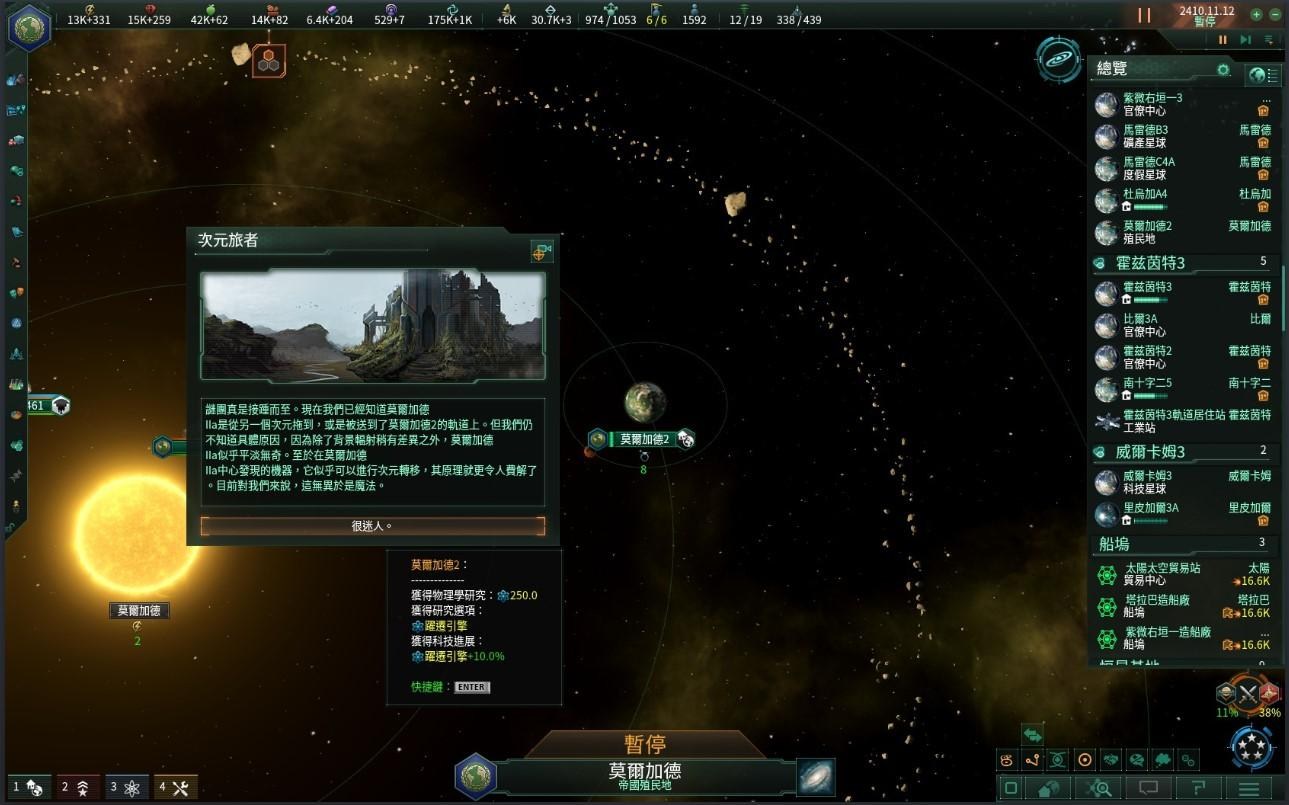
Task: Open the hamburger main menu button
Action: click(1248, 789)
